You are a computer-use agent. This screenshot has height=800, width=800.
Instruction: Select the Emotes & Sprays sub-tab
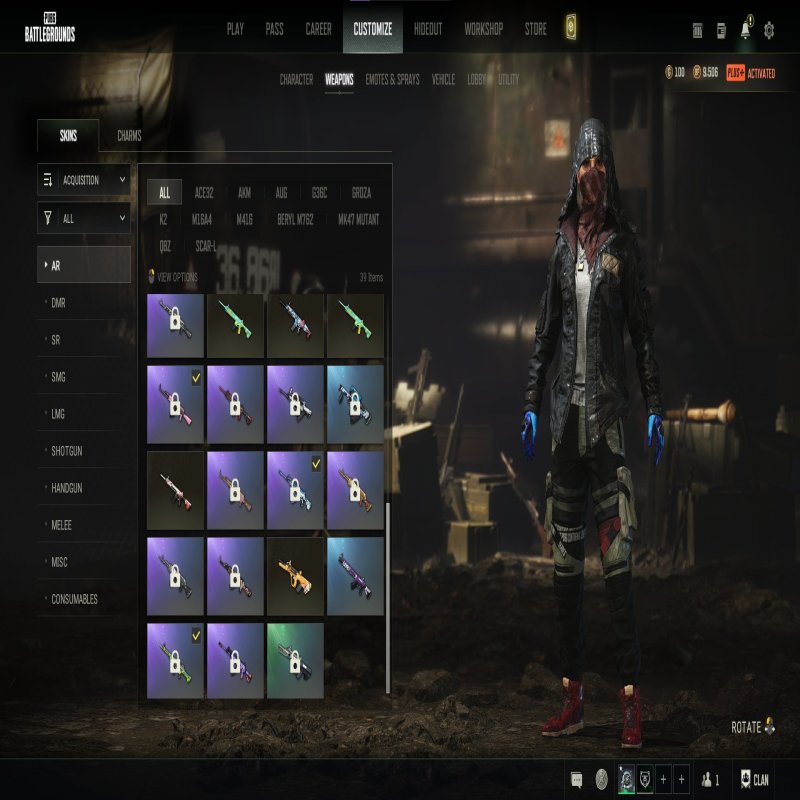click(x=392, y=79)
